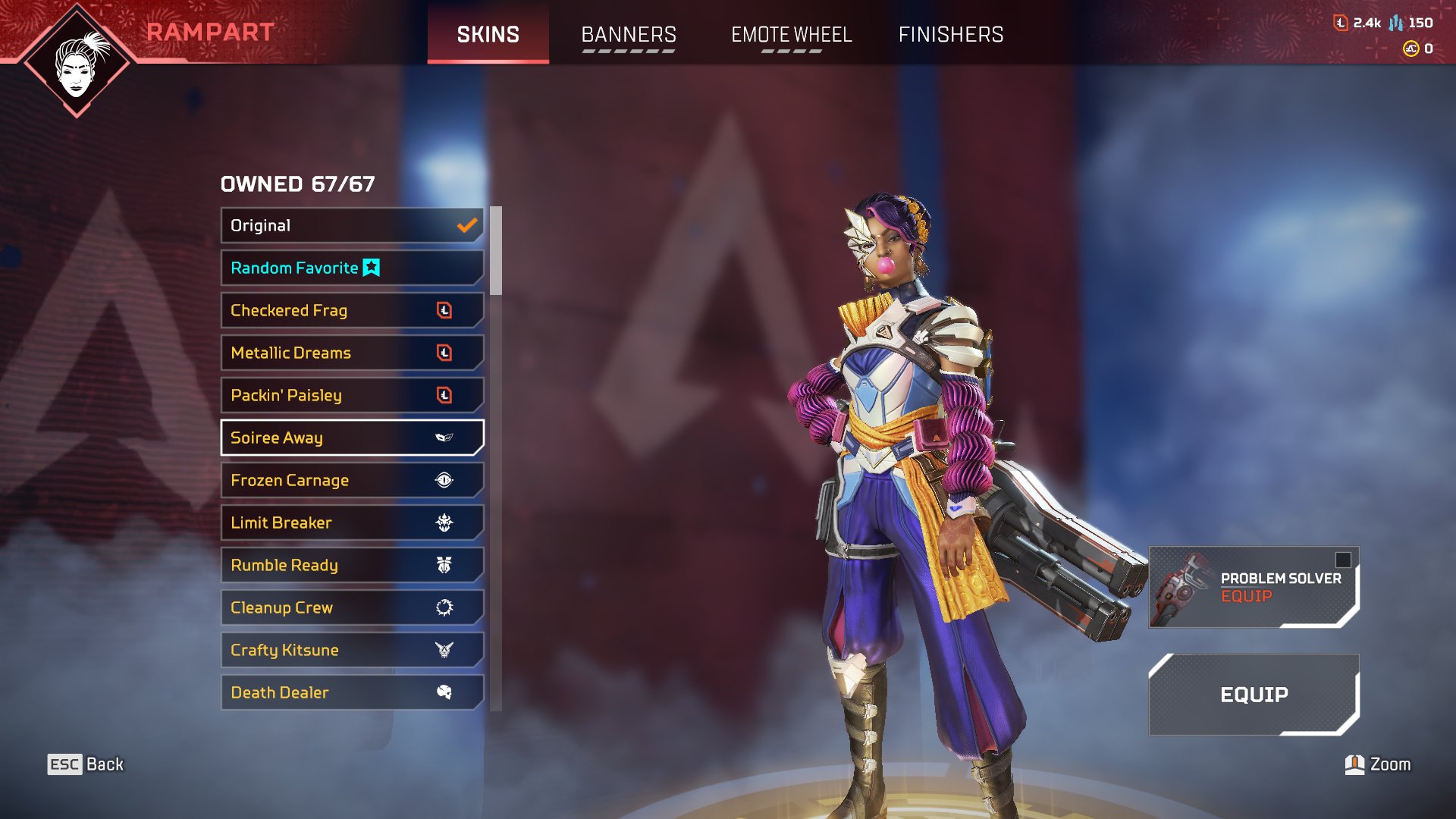This screenshot has width=1456, height=819.
Task: Open the Emote Wheel tab
Action: [791, 35]
